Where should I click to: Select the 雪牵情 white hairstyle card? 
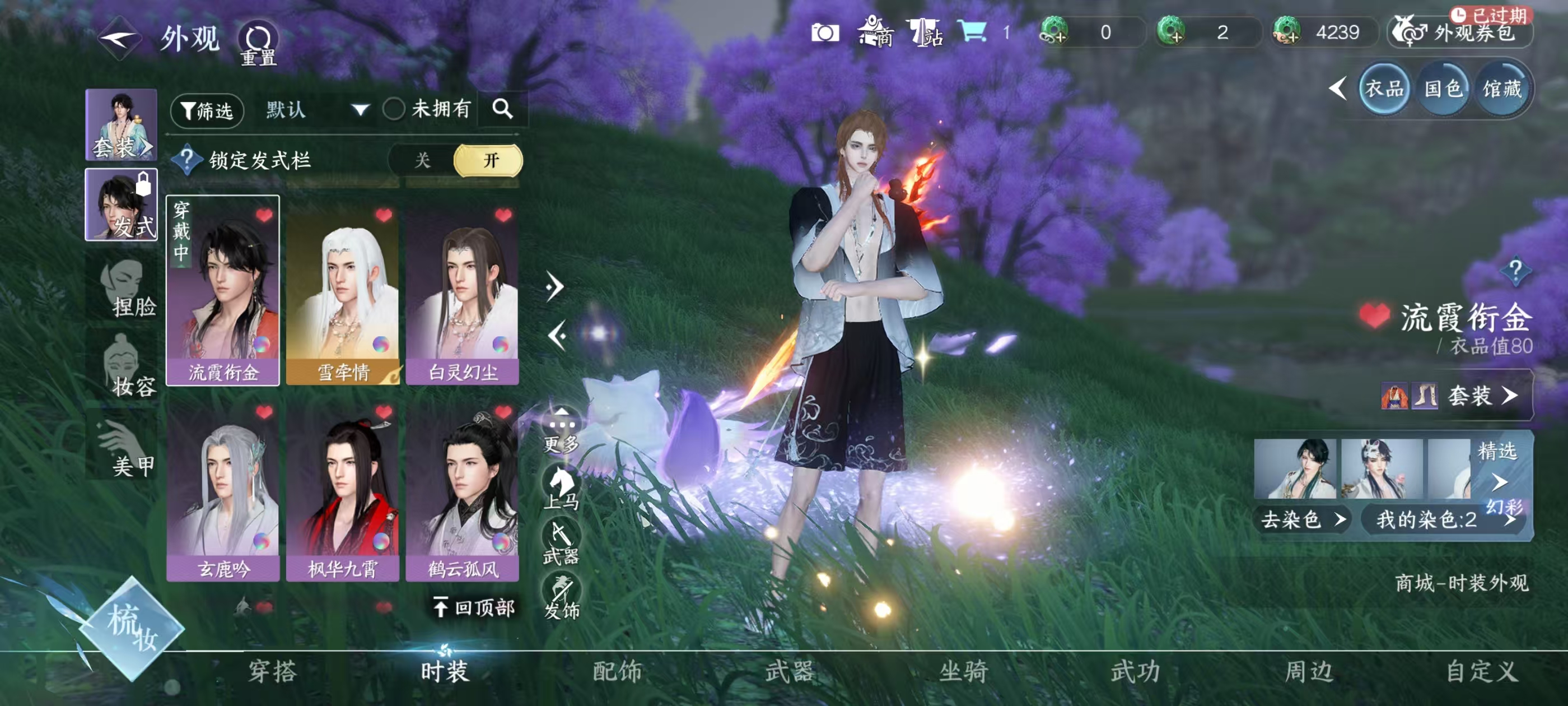(343, 291)
